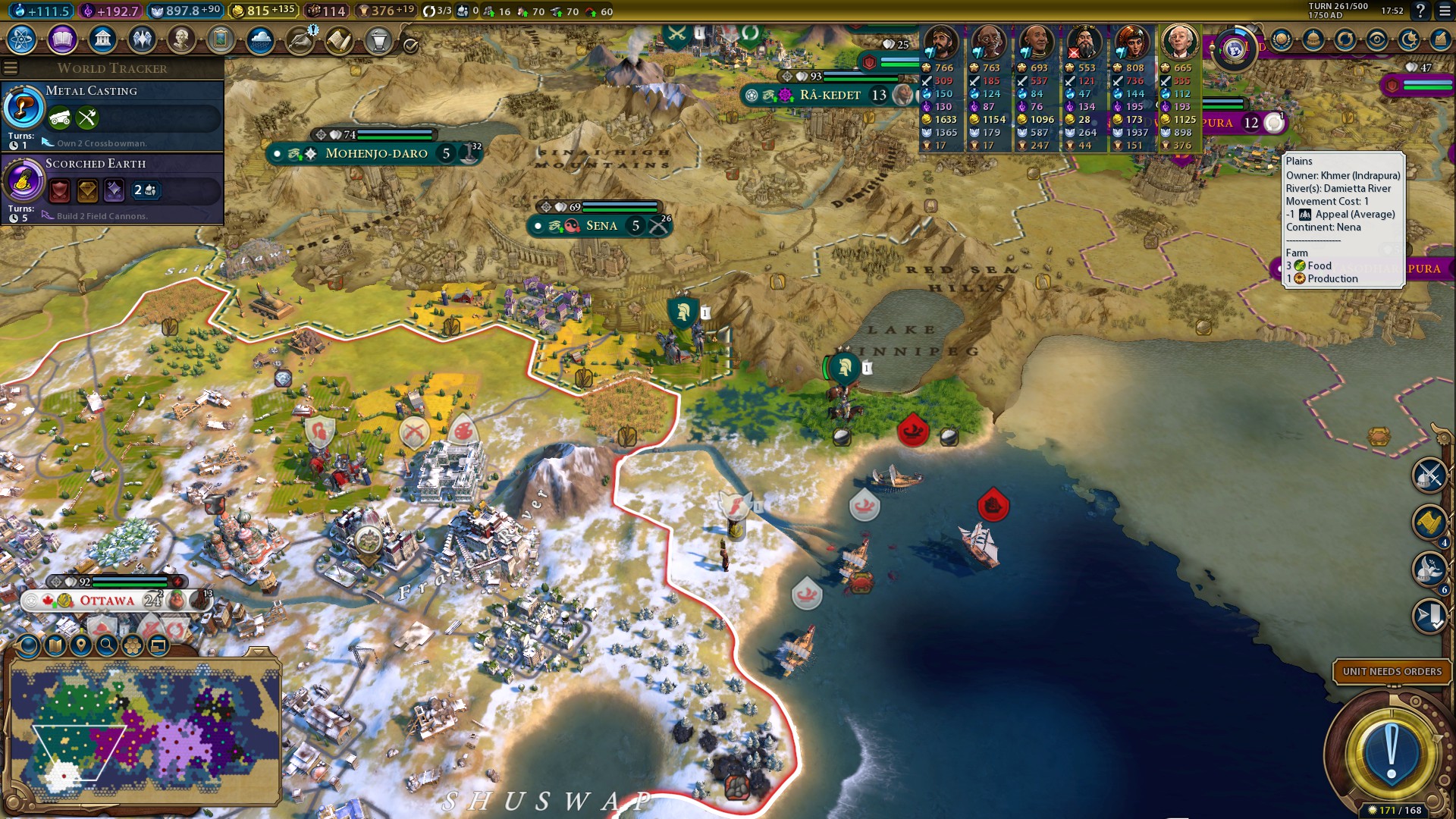Image resolution: width=1456 pixels, height=819 pixels.
Task: Open the minimap lenses map icon
Action: coord(55,645)
